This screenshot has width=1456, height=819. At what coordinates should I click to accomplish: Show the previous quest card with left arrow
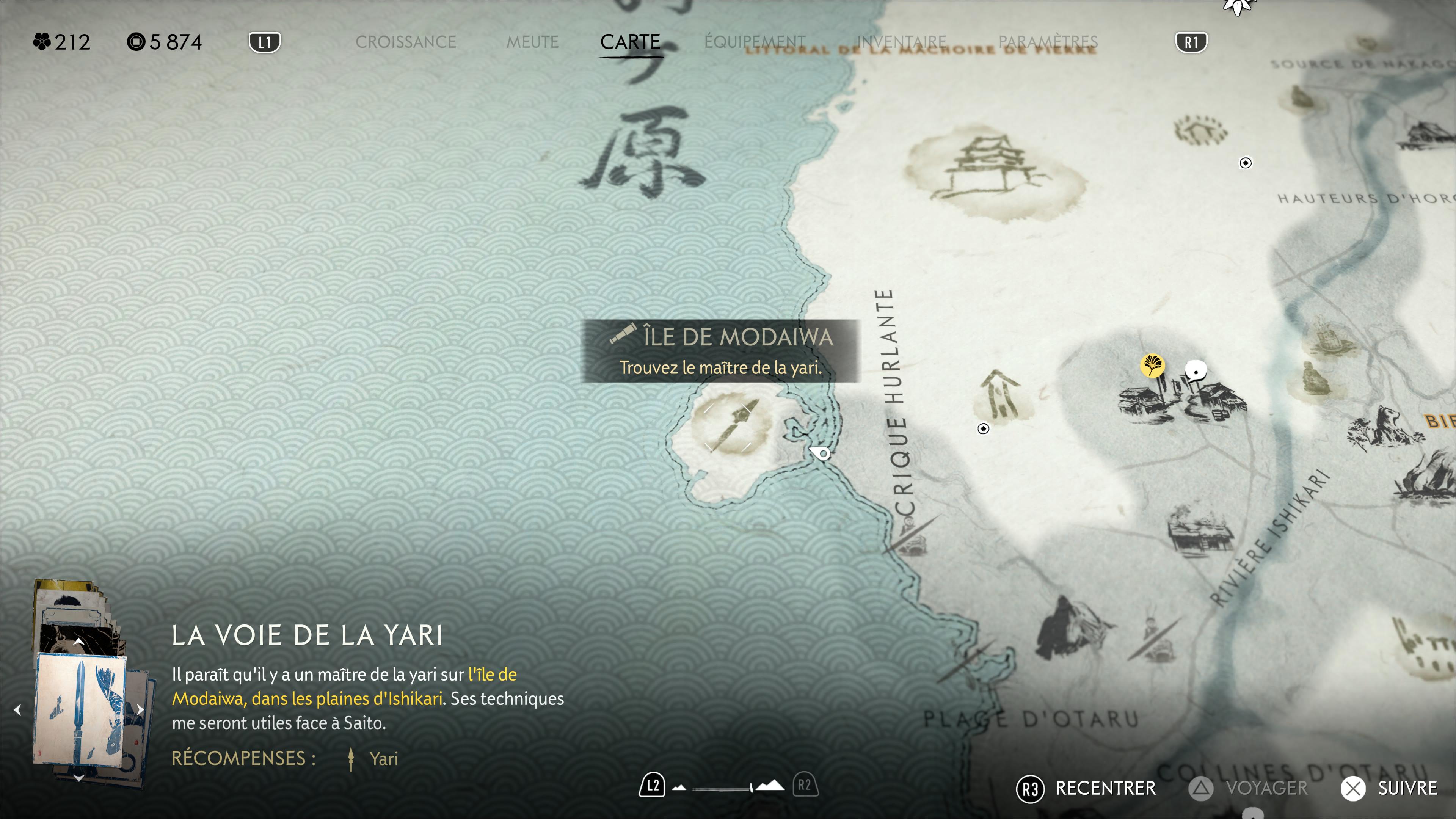coord(17,709)
